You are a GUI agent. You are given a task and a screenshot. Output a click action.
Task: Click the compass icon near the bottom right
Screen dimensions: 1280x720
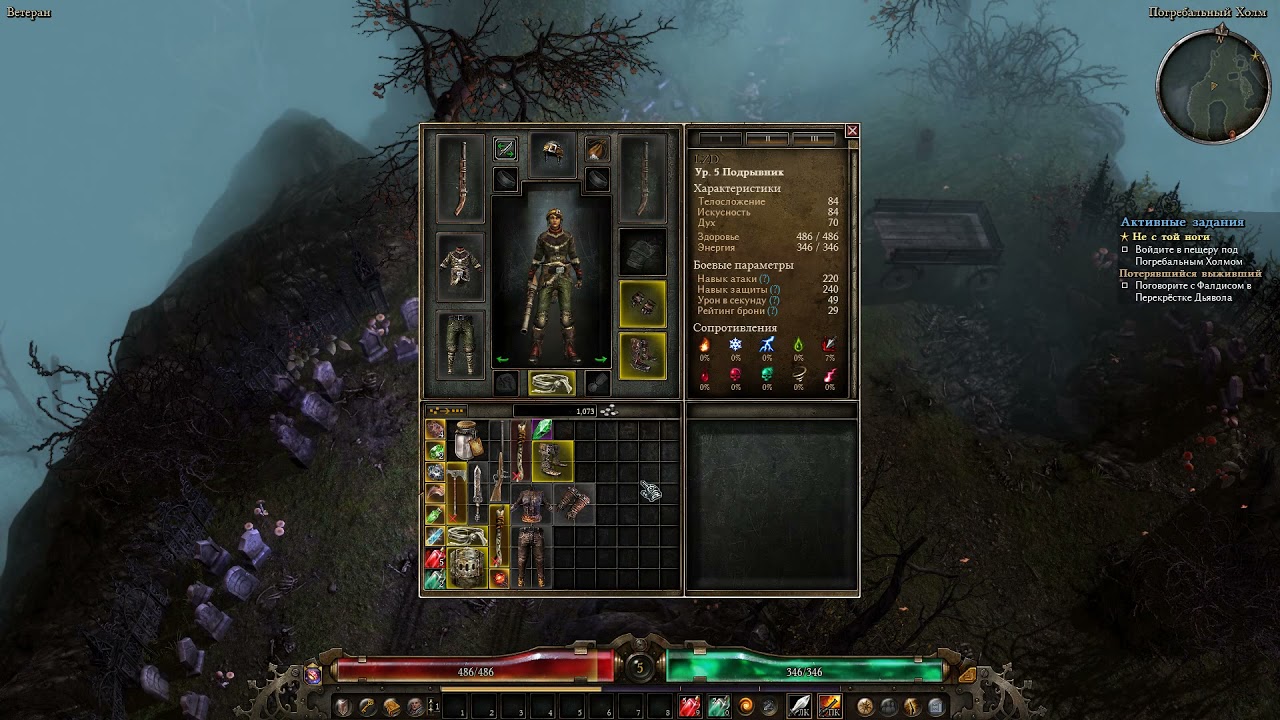pos(866,705)
